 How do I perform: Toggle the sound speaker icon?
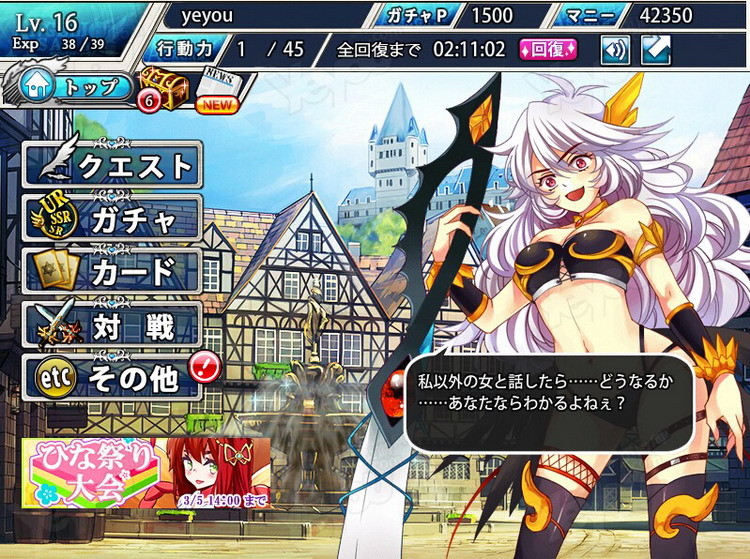coord(615,49)
